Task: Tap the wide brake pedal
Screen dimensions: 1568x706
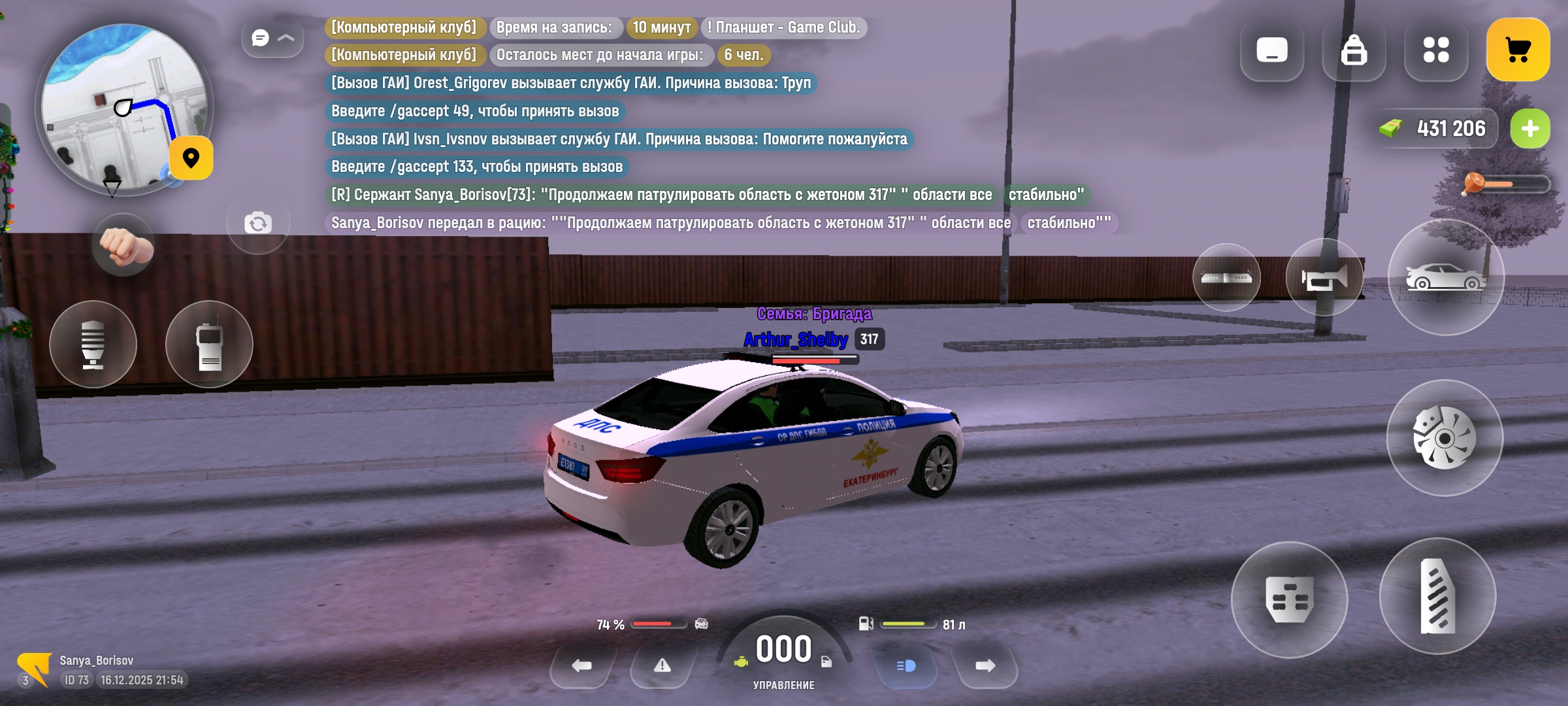Action: [x=1289, y=599]
